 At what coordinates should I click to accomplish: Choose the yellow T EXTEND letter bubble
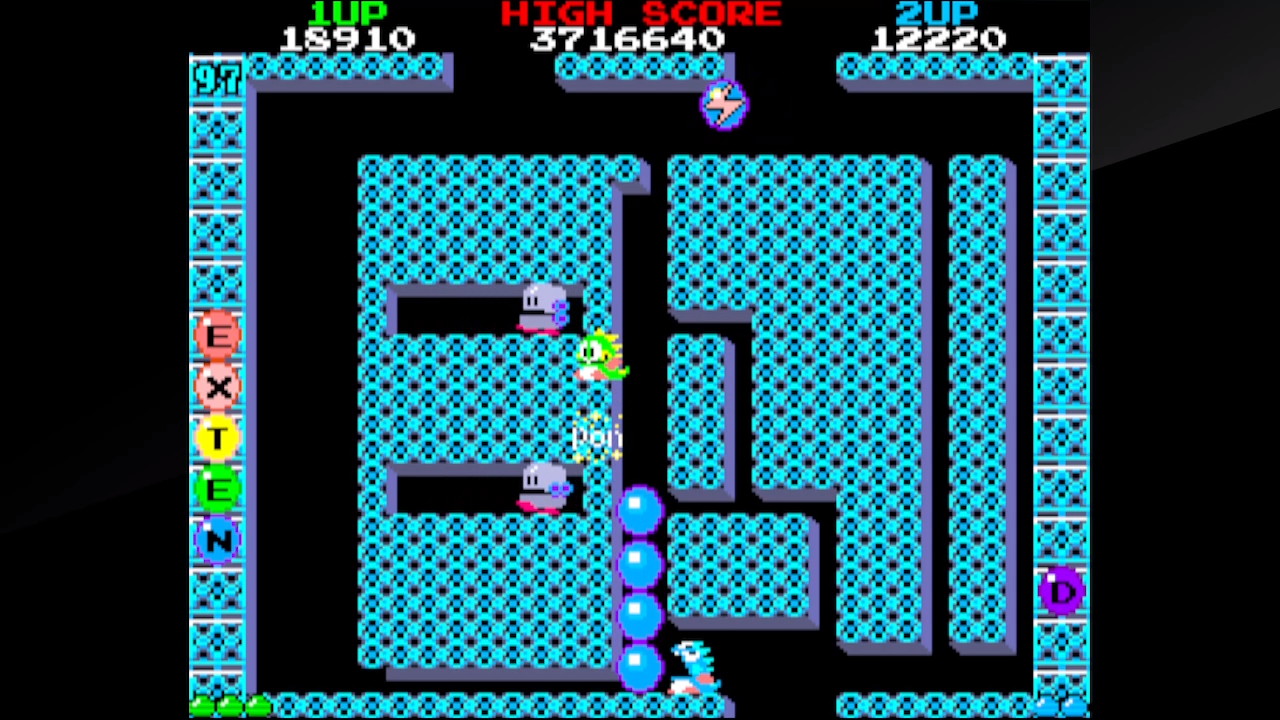click(x=217, y=438)
